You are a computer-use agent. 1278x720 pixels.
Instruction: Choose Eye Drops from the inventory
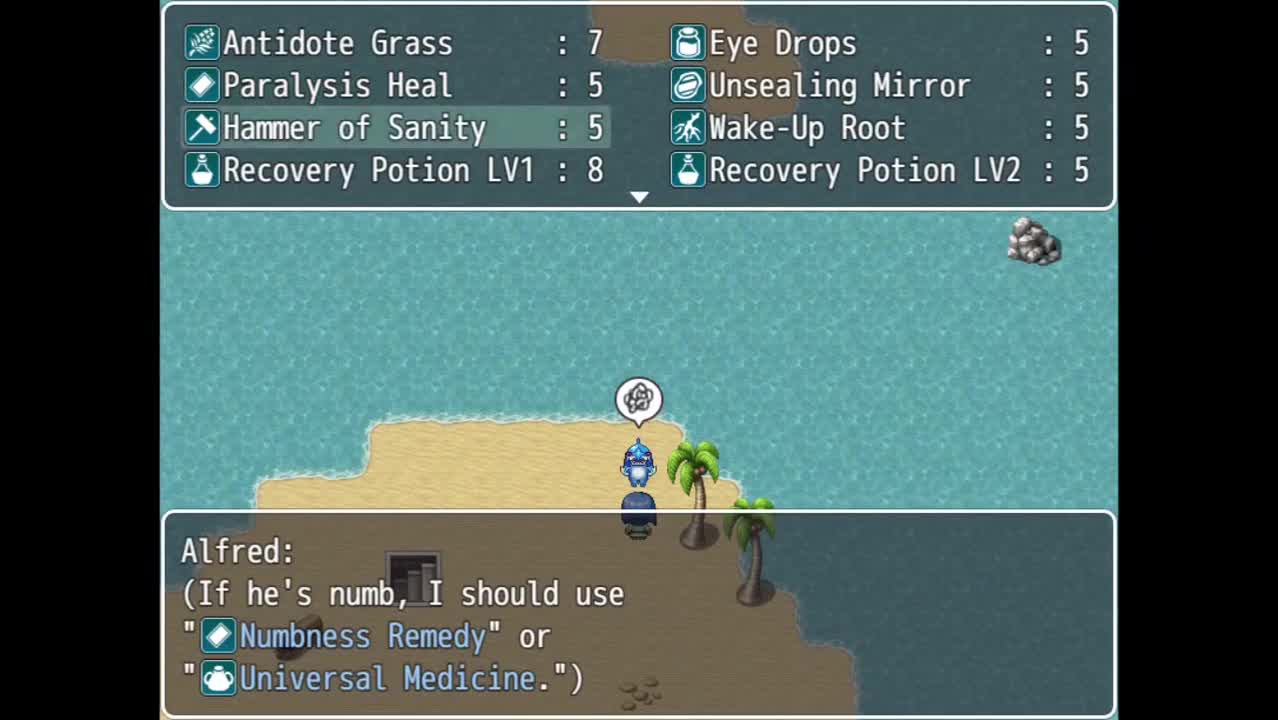tap(880, 43)
